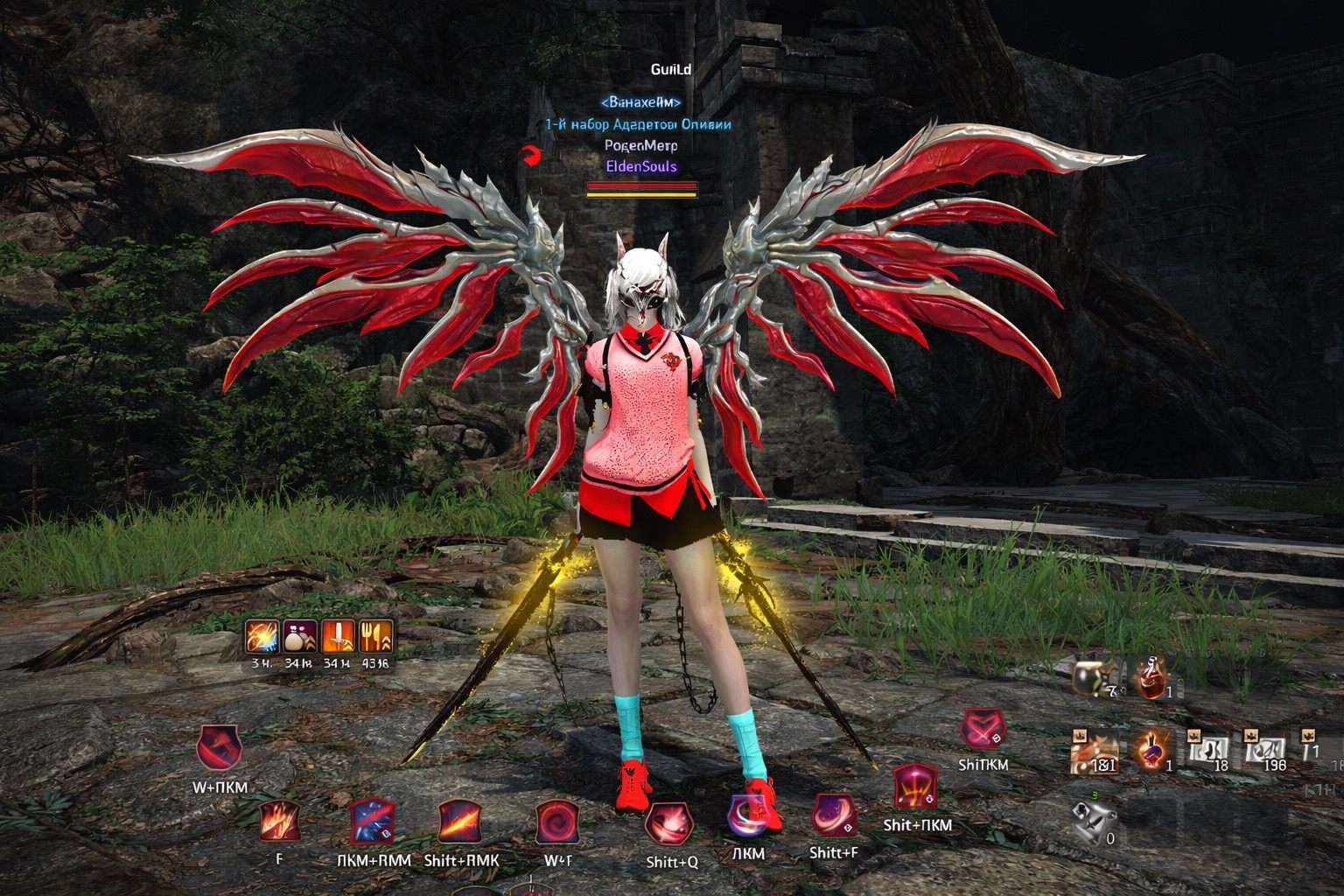
Task: Activate the W+ПКМ skill icon
Action: tap(220, 748)
